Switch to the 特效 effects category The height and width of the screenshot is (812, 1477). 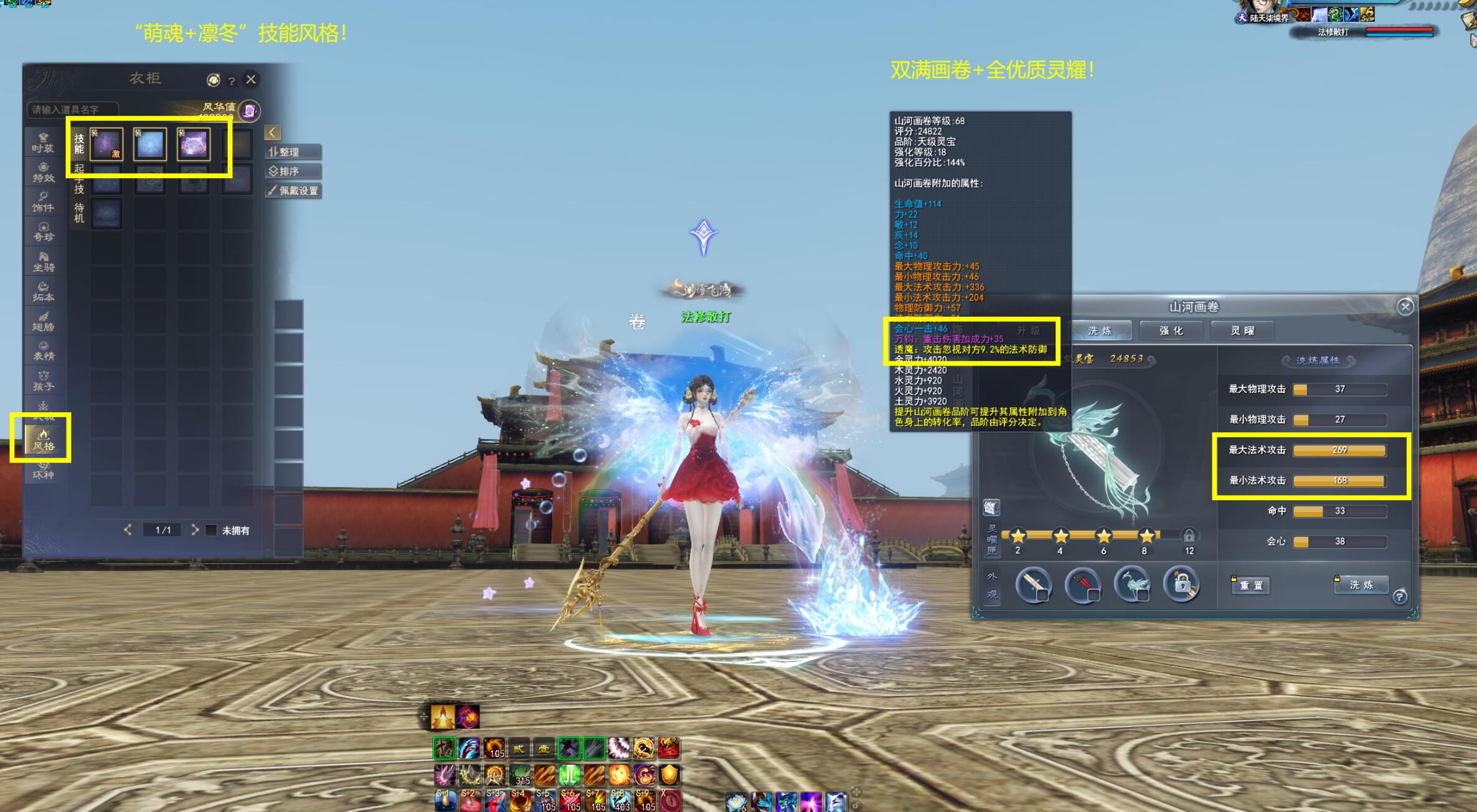tap(43, 172)
